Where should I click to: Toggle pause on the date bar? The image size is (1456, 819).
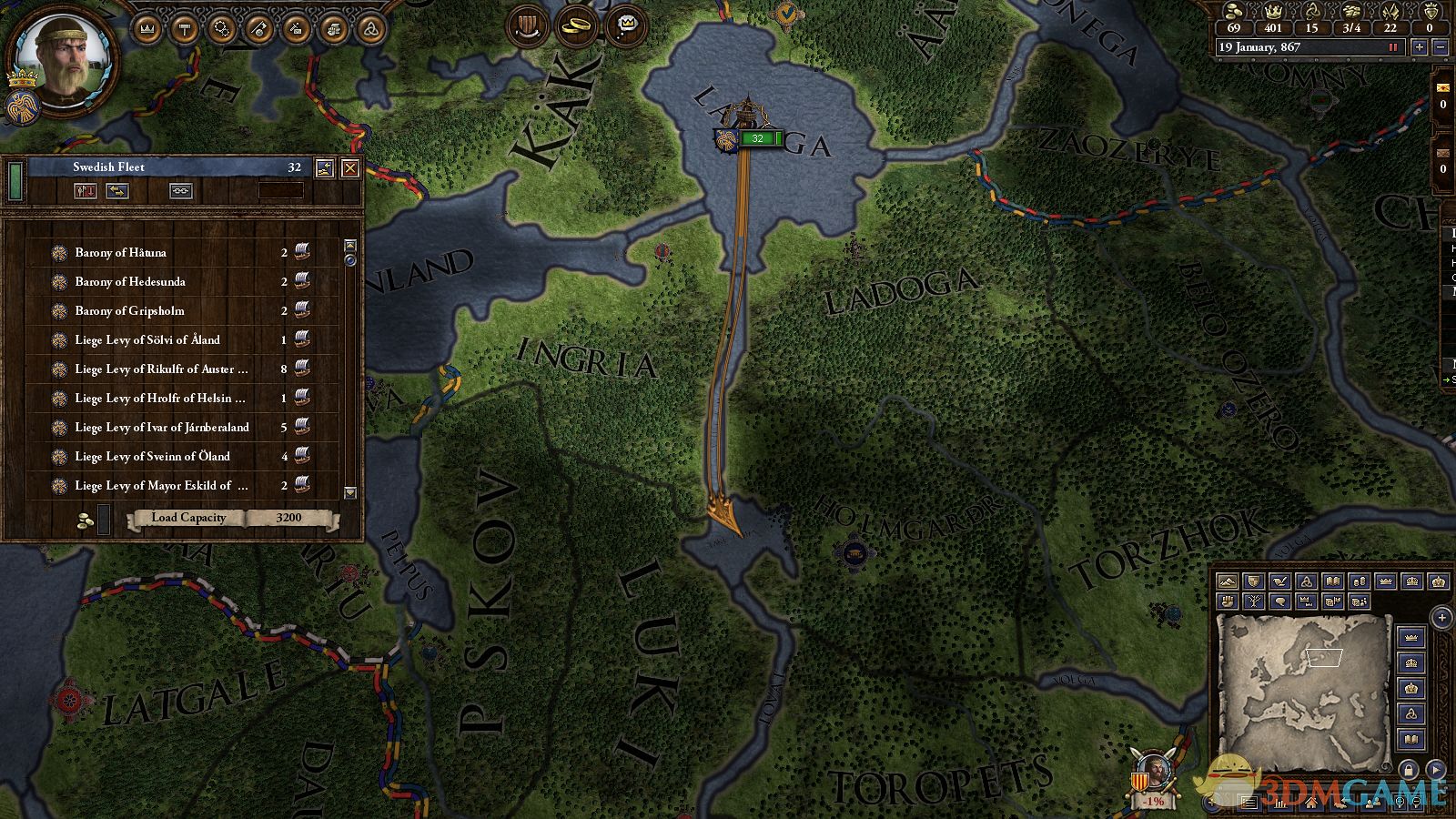pyautogui.click(x=1392, y=47)
